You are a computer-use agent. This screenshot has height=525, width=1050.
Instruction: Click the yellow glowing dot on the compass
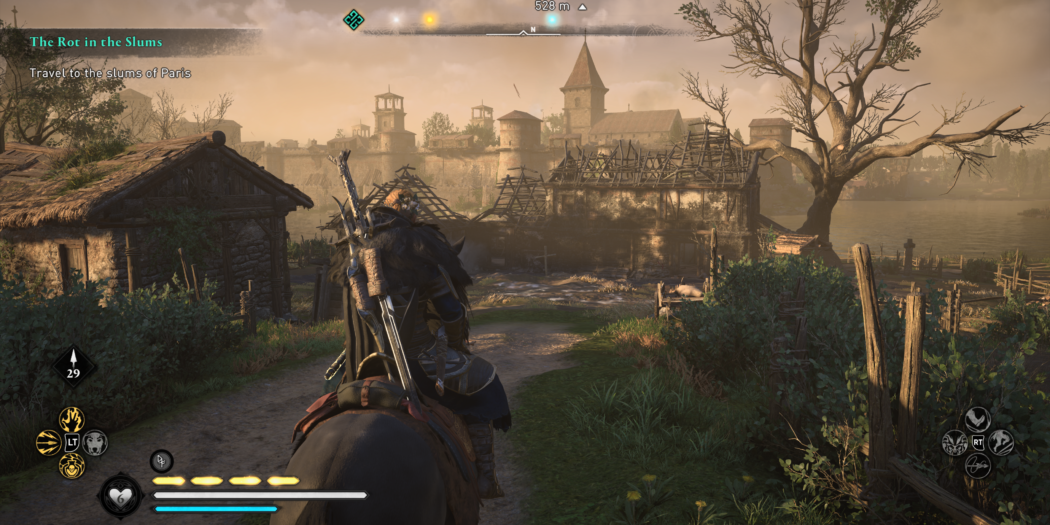[430, 19]
